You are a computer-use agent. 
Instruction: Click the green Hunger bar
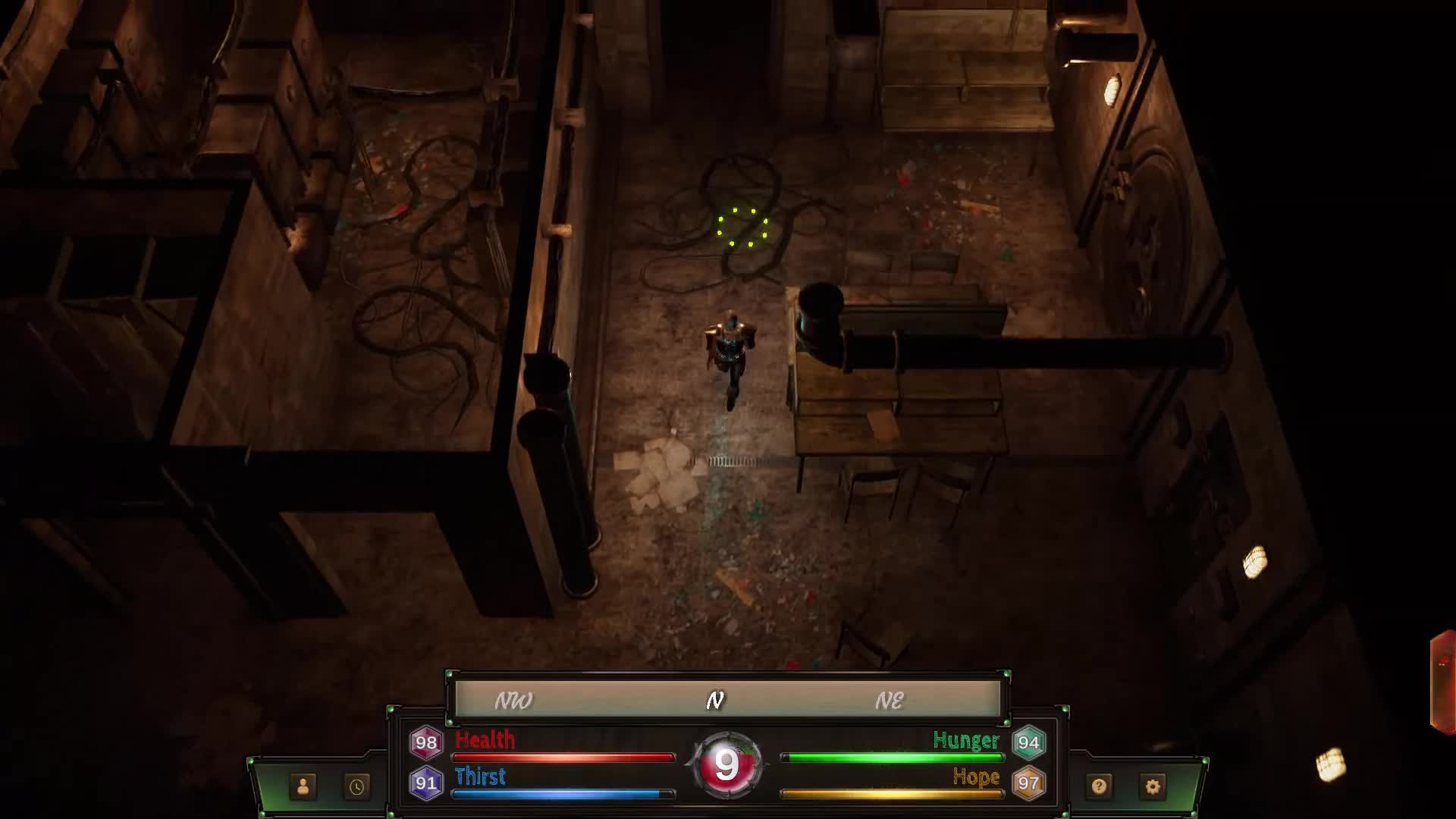[895, 756]
